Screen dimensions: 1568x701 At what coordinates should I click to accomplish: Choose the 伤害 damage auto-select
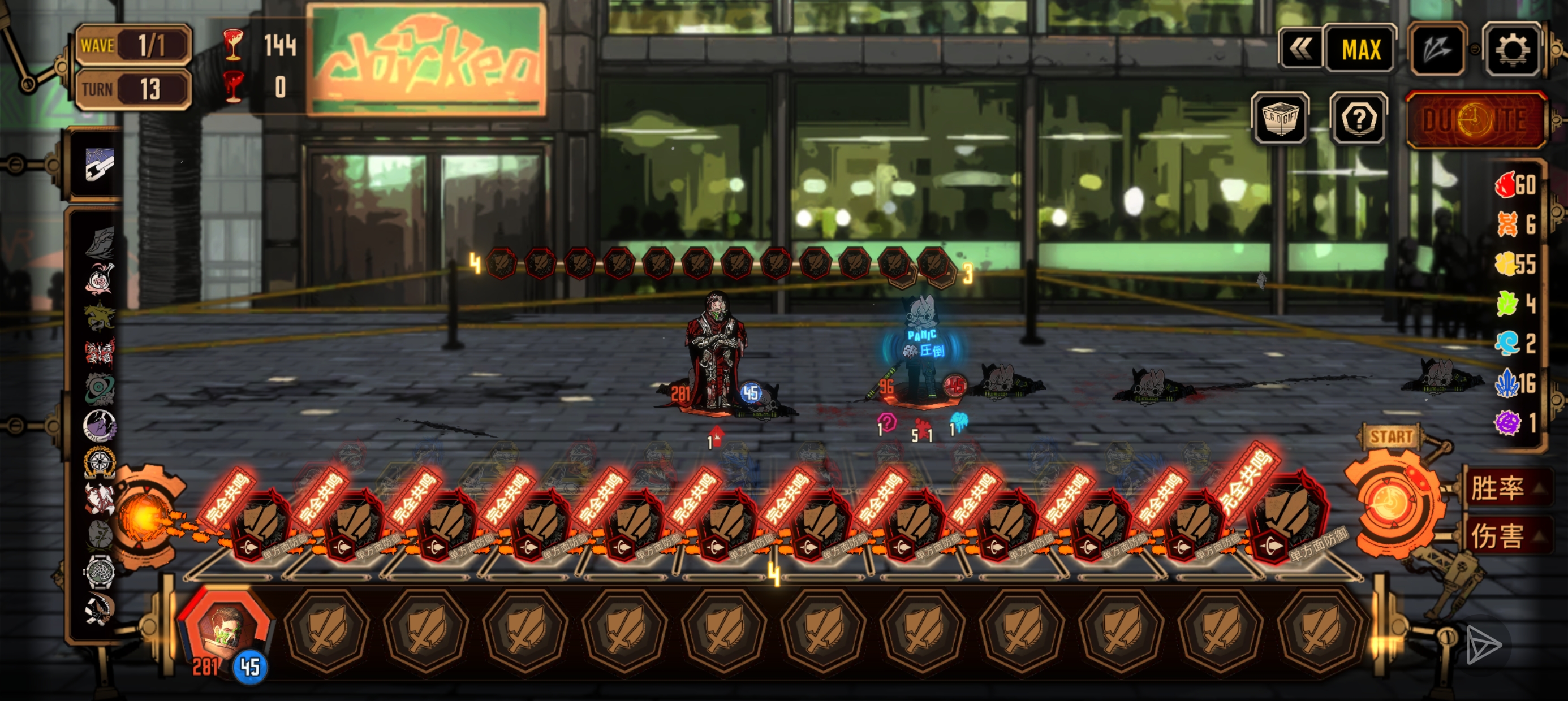pos(1498,535)
